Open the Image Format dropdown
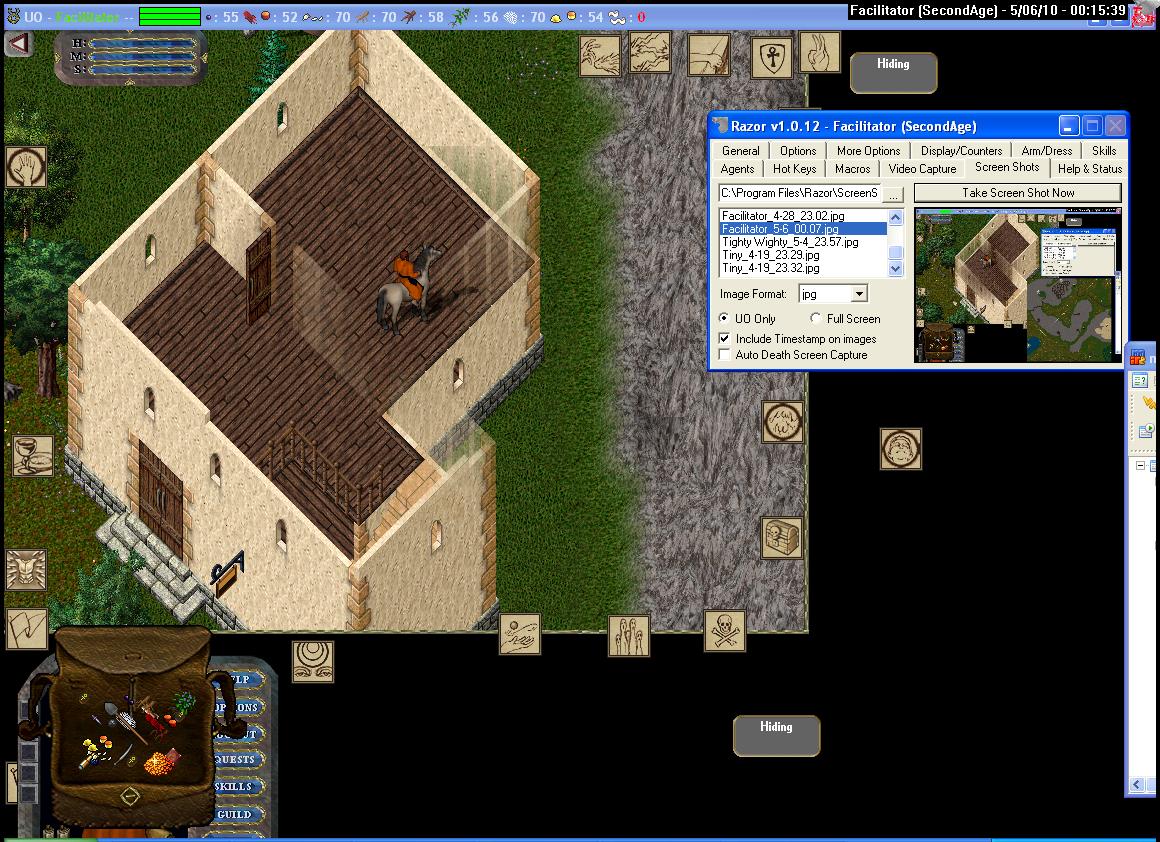Image resolution: width=1160 pixels, height=842 pixels. [858, 294]
